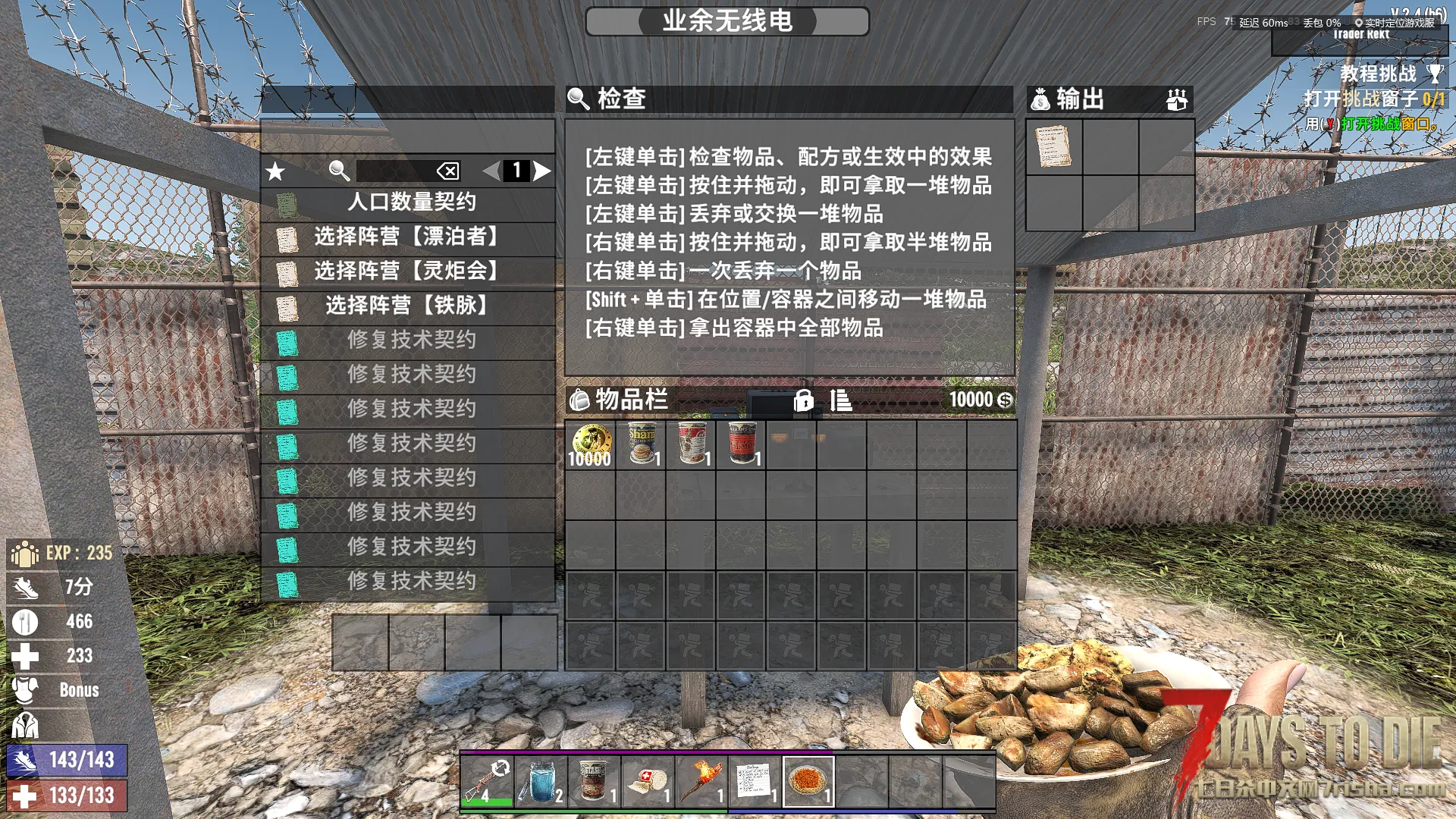Pick up the paper note in output
This screenshot has height=819, width=1456.
point(1053,146)
